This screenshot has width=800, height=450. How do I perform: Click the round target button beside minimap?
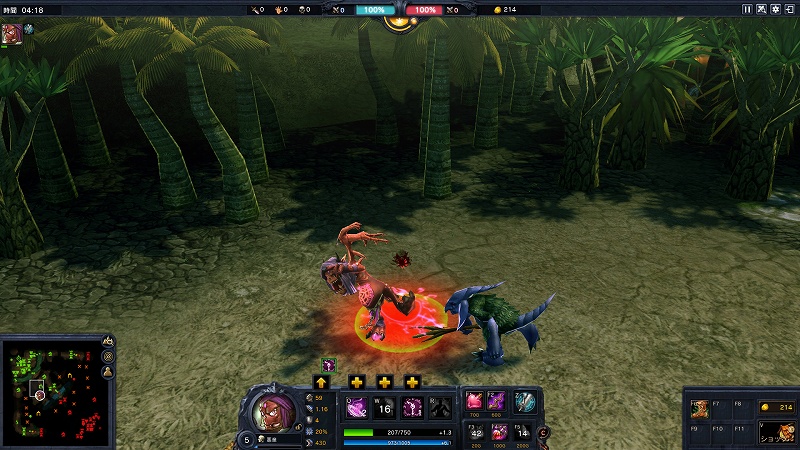(108, 357)
